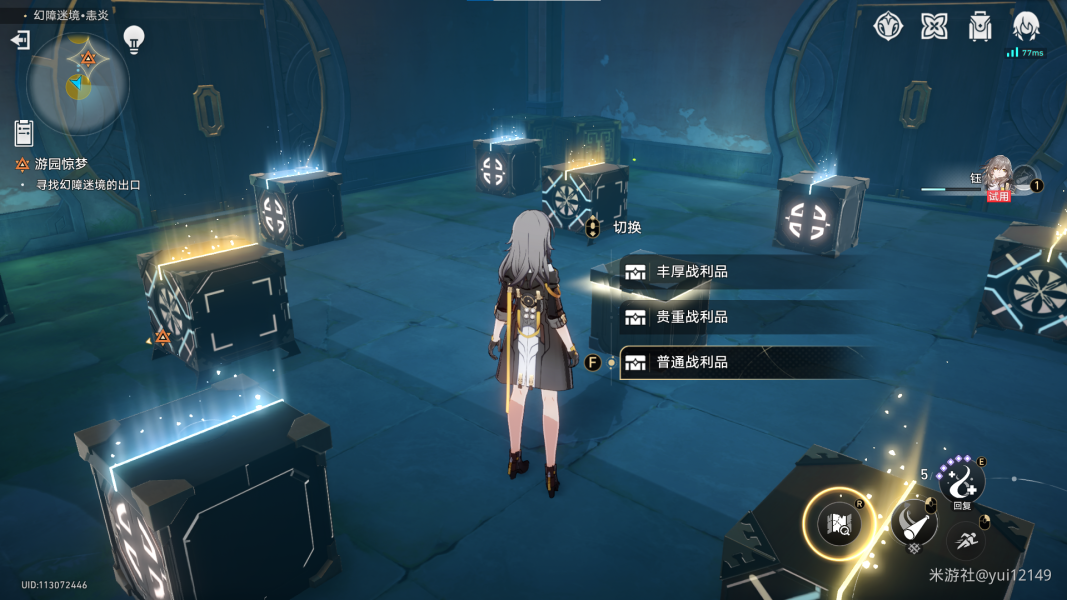Use the glowing map-search technique button
The width and height of the screenshot is (1067, 600).
pyautogui.click(x=839, y=522)
